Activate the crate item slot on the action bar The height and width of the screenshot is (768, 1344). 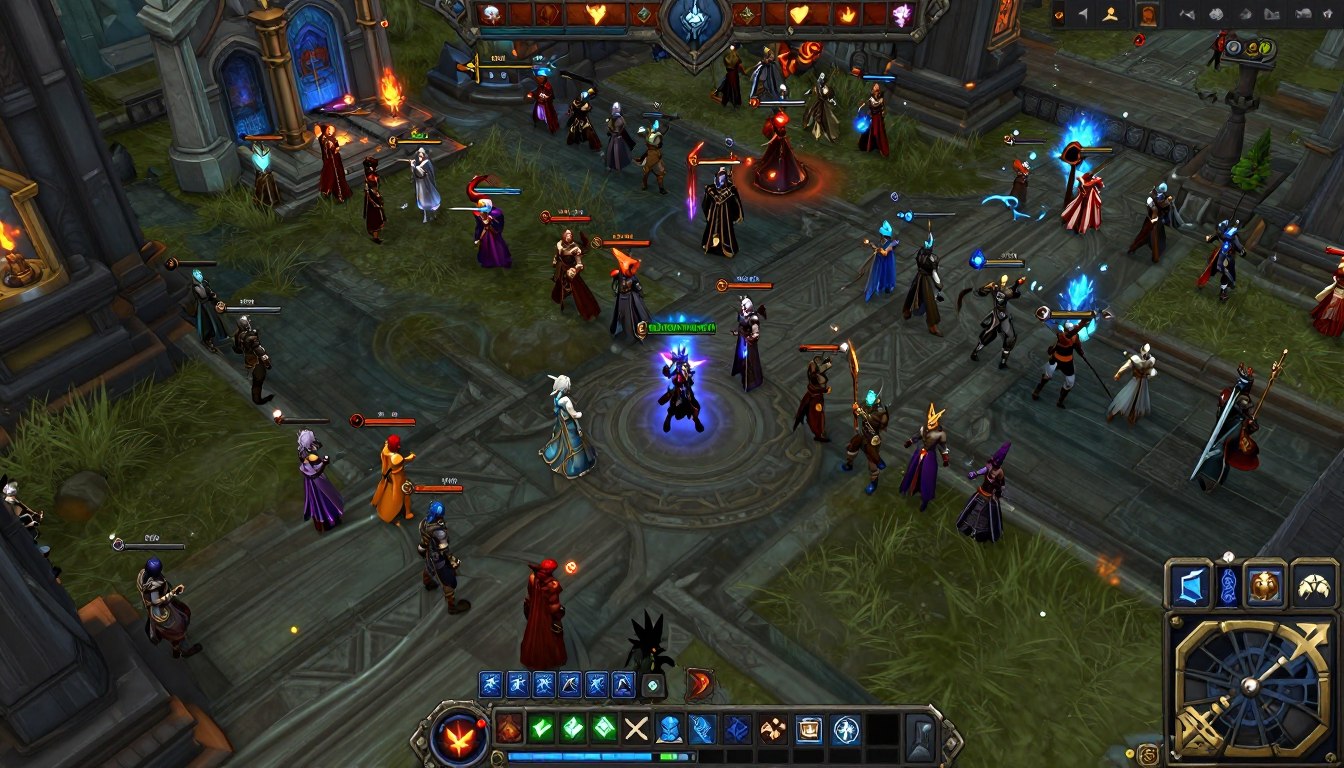(809, 731)
